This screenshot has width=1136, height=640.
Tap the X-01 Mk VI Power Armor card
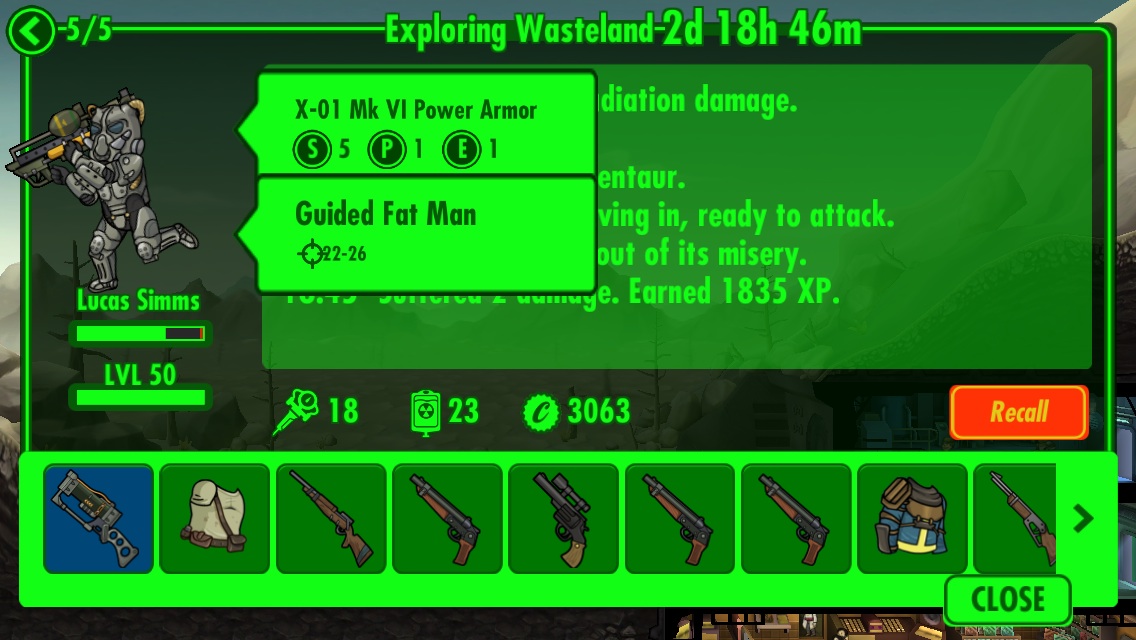pos(428,124)
